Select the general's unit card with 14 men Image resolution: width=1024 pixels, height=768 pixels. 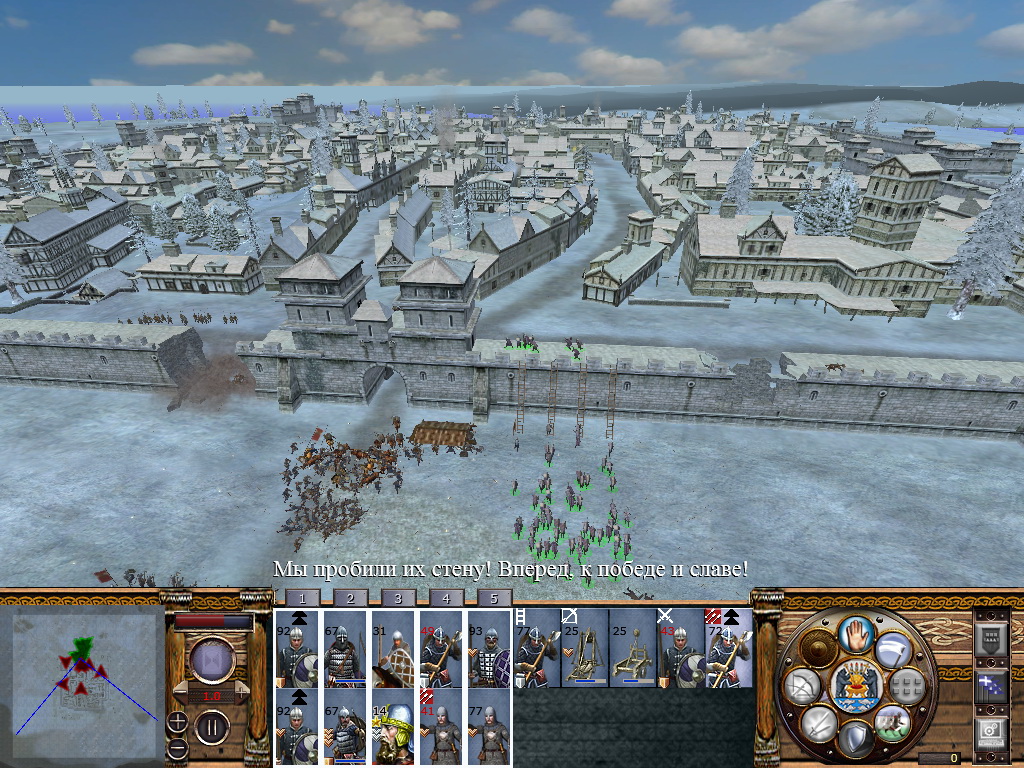pos(392,727)
